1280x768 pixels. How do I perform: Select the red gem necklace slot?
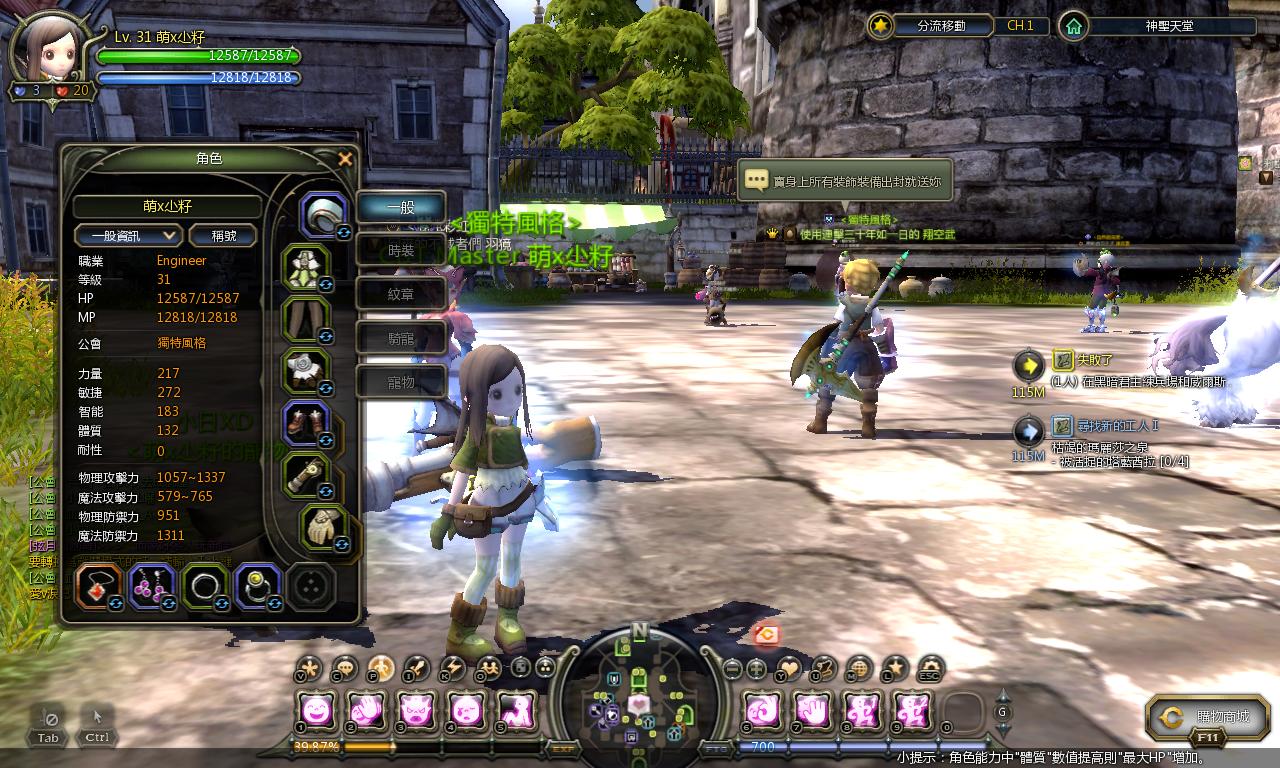(x=99, y=586)
